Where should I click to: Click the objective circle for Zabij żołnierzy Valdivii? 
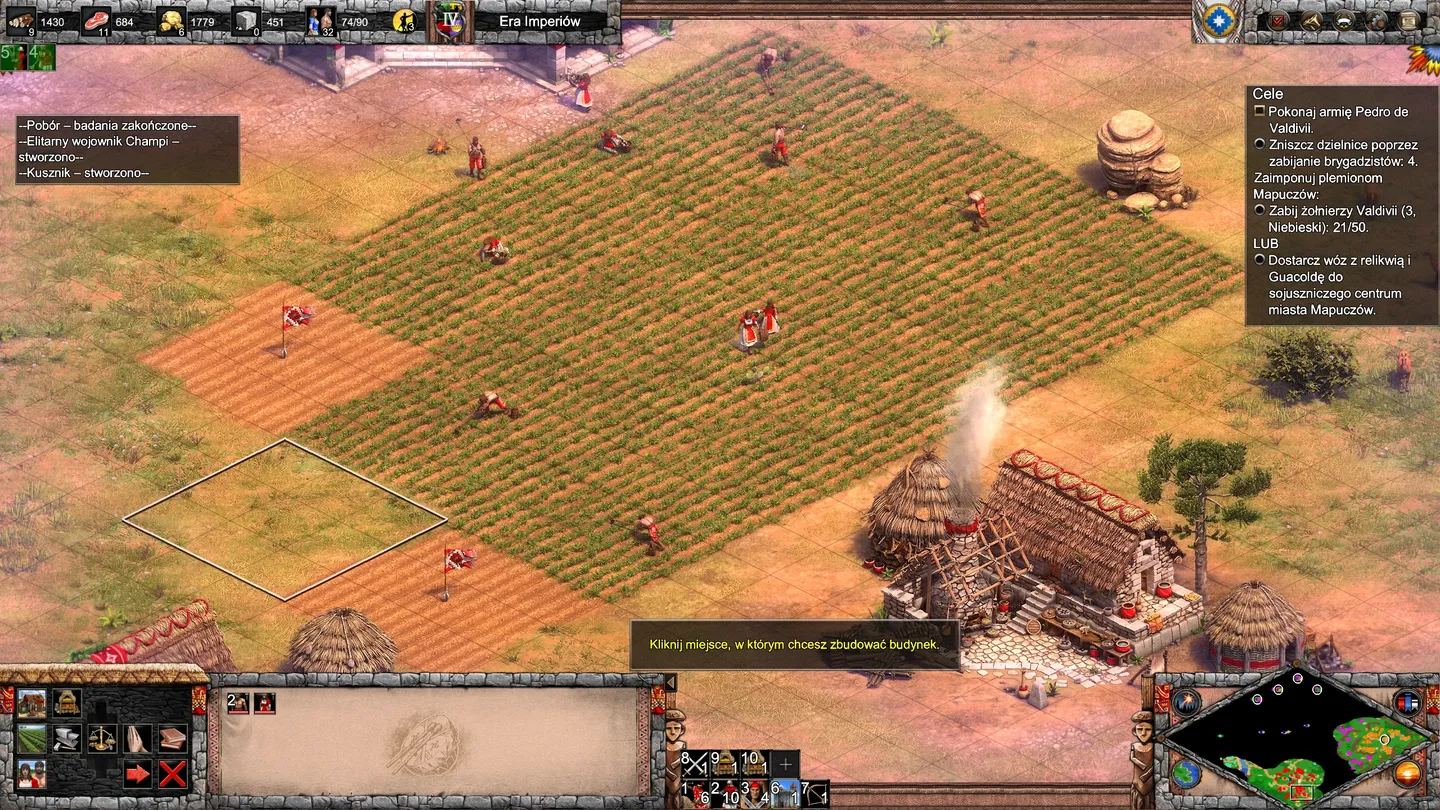click(1260, 211)
